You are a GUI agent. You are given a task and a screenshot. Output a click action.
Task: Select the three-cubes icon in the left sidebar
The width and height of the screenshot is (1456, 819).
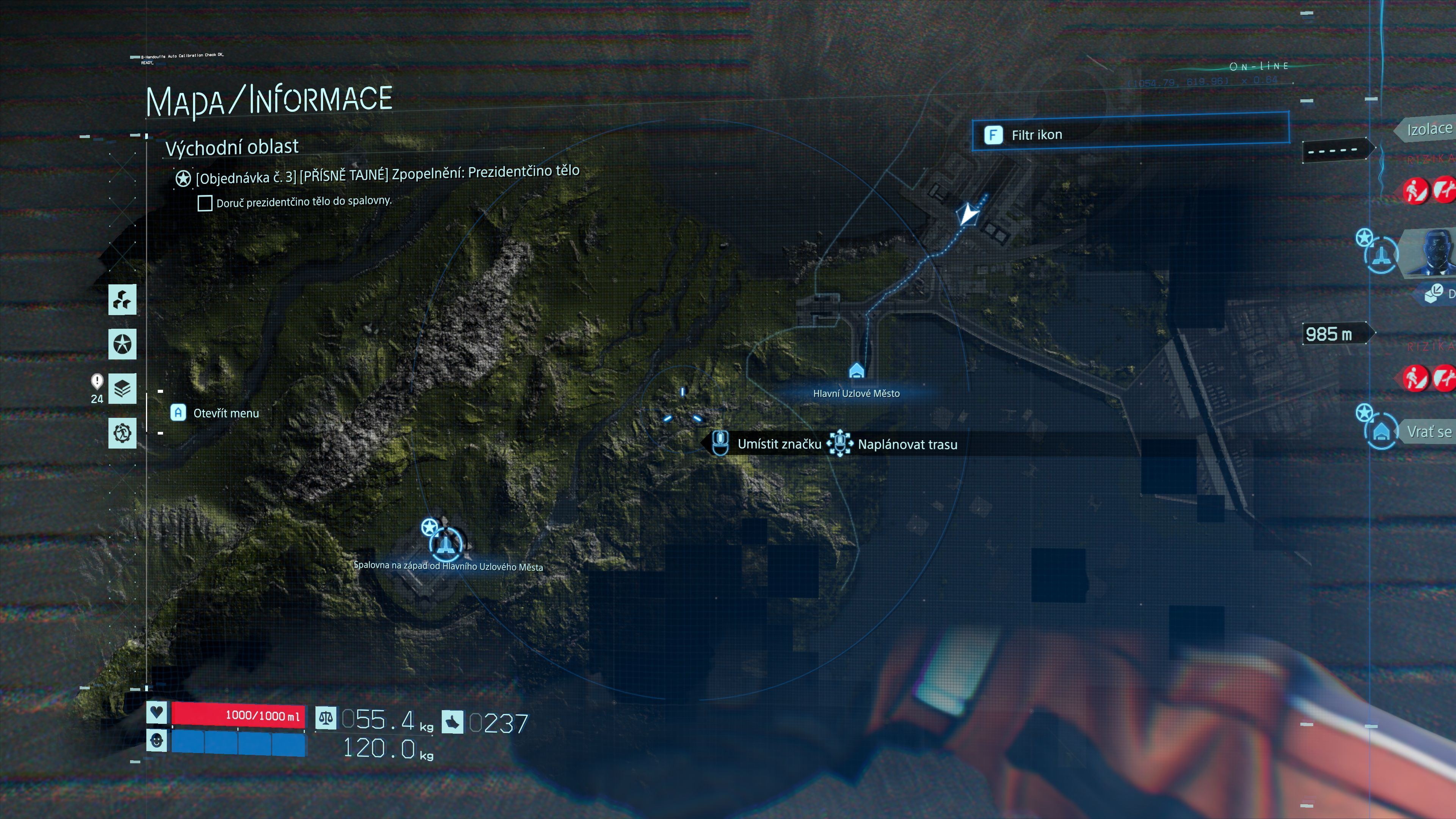coord(122,300)
